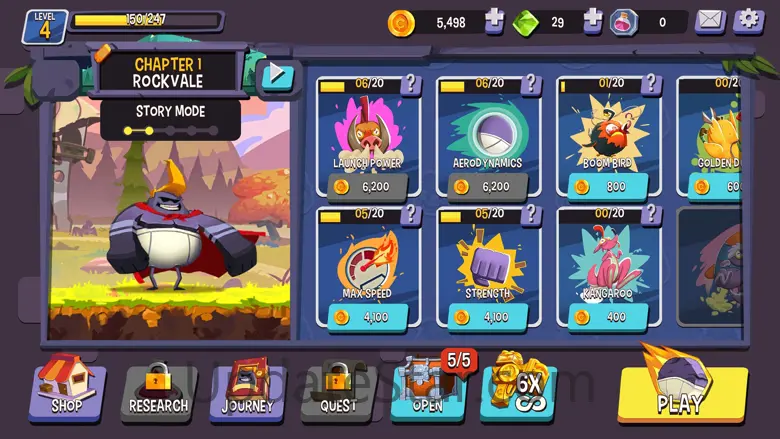Show help for the Kangaroo card
Image resolution: width=780 pixels, height=439 pixels.
(650, 214)
